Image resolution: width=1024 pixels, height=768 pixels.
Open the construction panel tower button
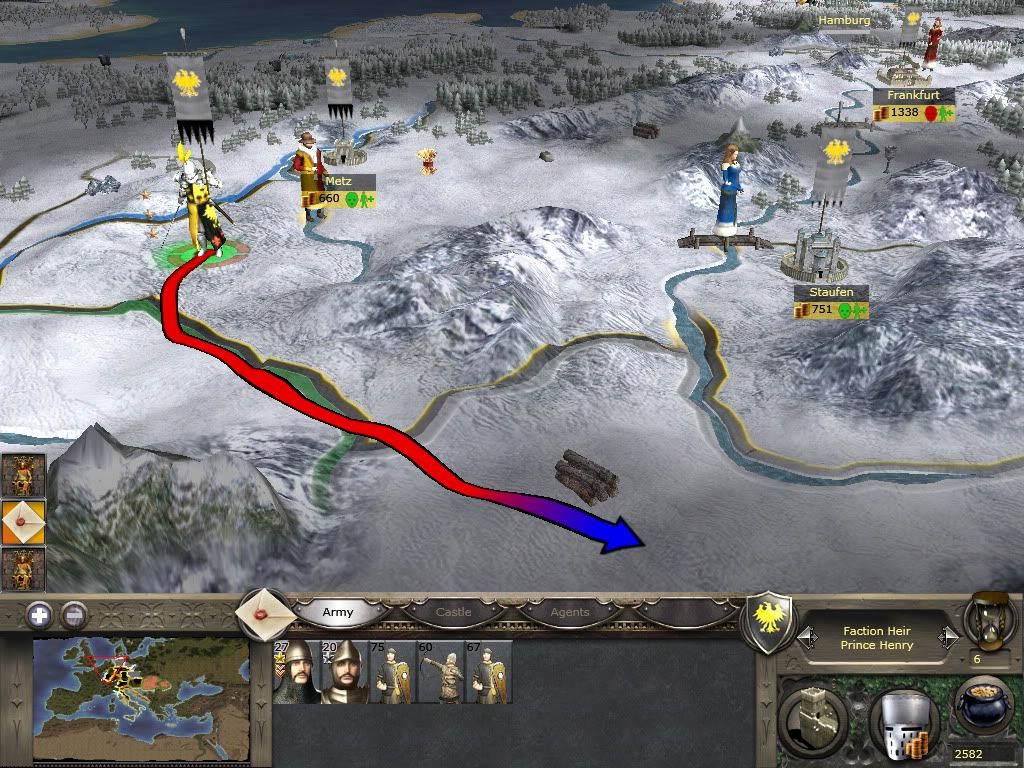click(811, 714)
